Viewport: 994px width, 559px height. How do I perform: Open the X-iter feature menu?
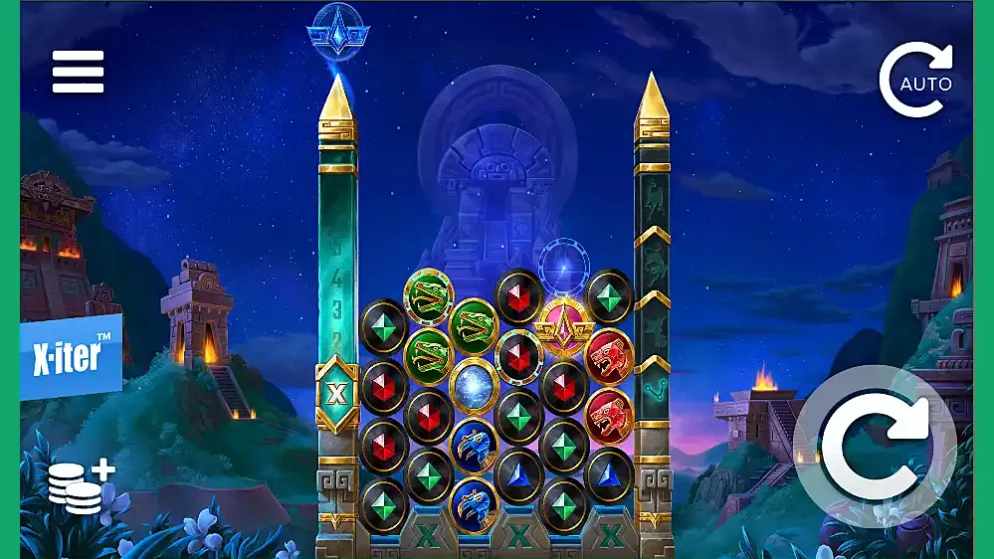pos(72,357)
